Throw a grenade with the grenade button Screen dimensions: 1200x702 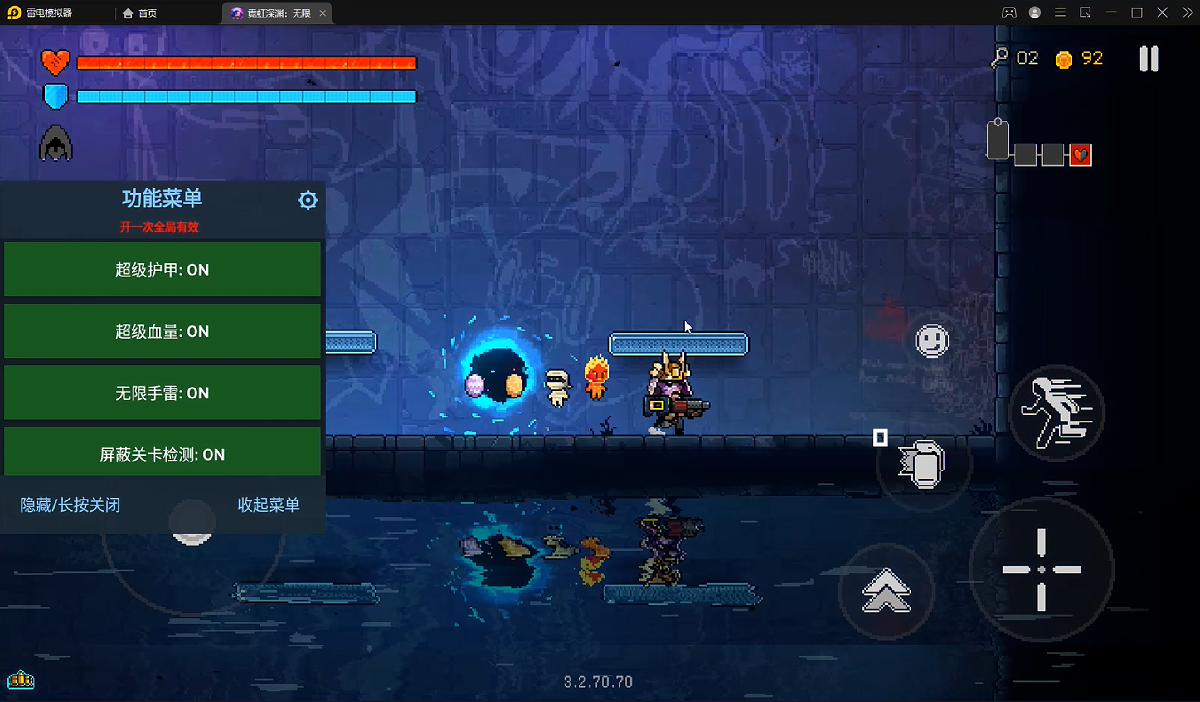(x=922, y=464)
